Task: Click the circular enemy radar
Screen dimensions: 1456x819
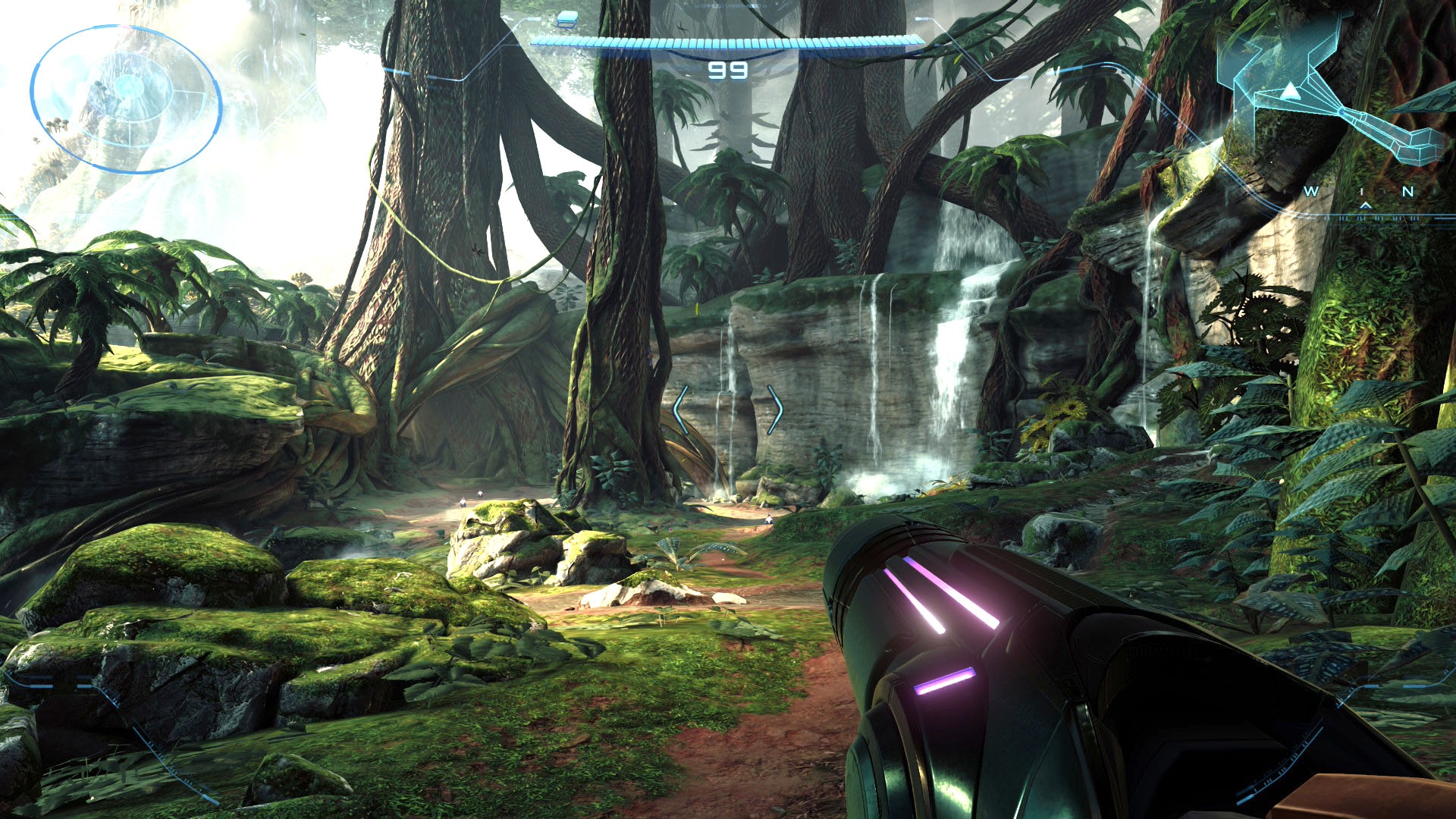Action: pos(126,99)
